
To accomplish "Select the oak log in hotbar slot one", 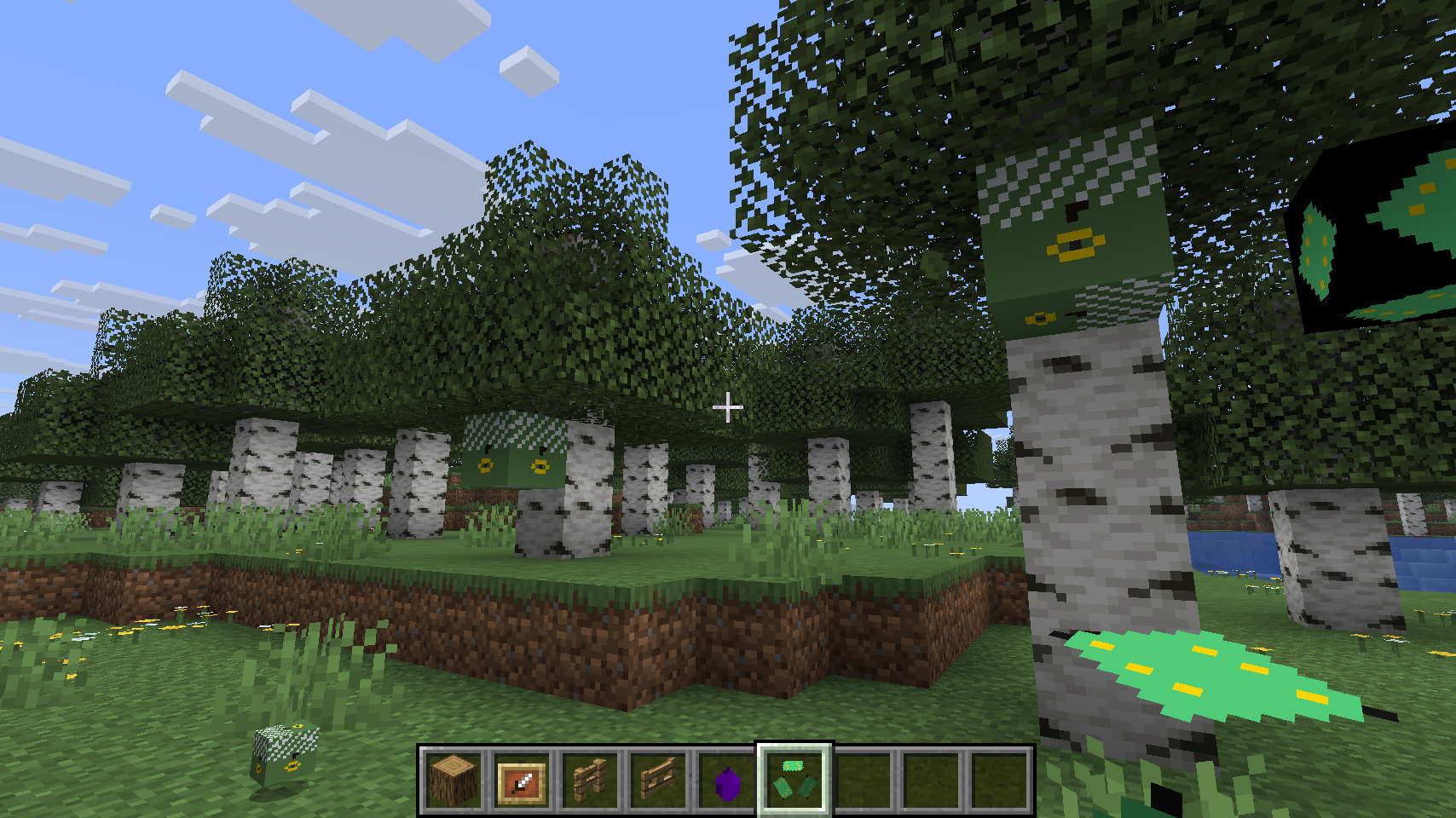I will coord(454,781).
